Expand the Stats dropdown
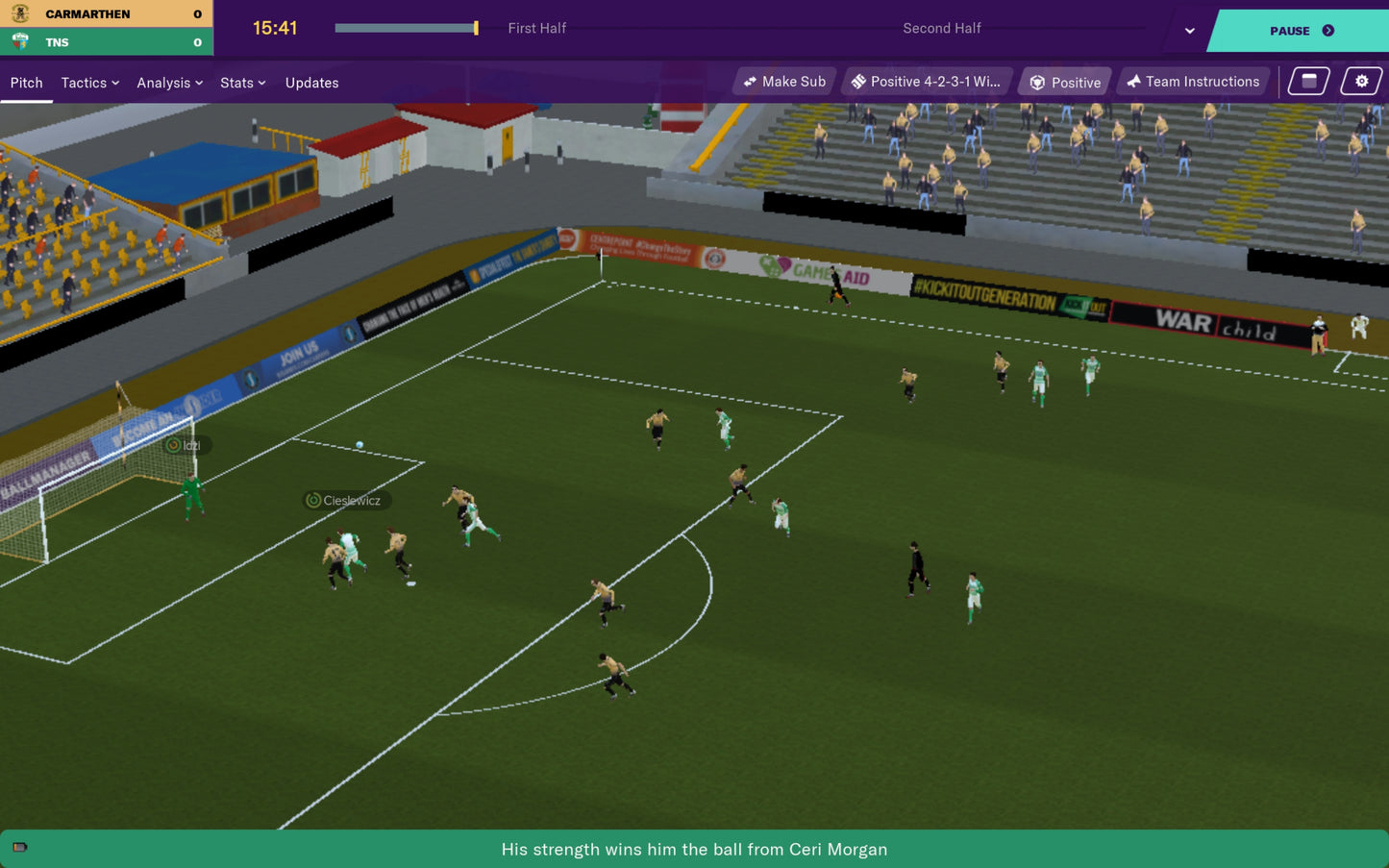Image resolution: width=1389 pixels, height=868 pixels. tap(242, 83)
